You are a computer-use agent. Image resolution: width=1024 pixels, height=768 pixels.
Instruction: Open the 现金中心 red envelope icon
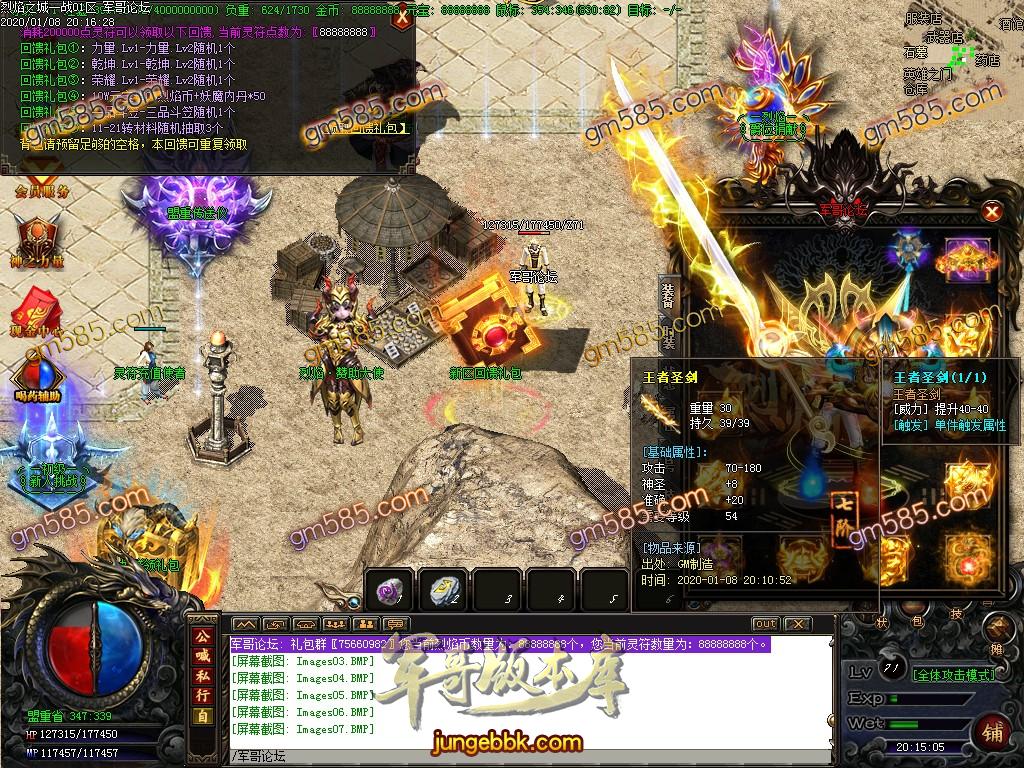click(39, 310)
